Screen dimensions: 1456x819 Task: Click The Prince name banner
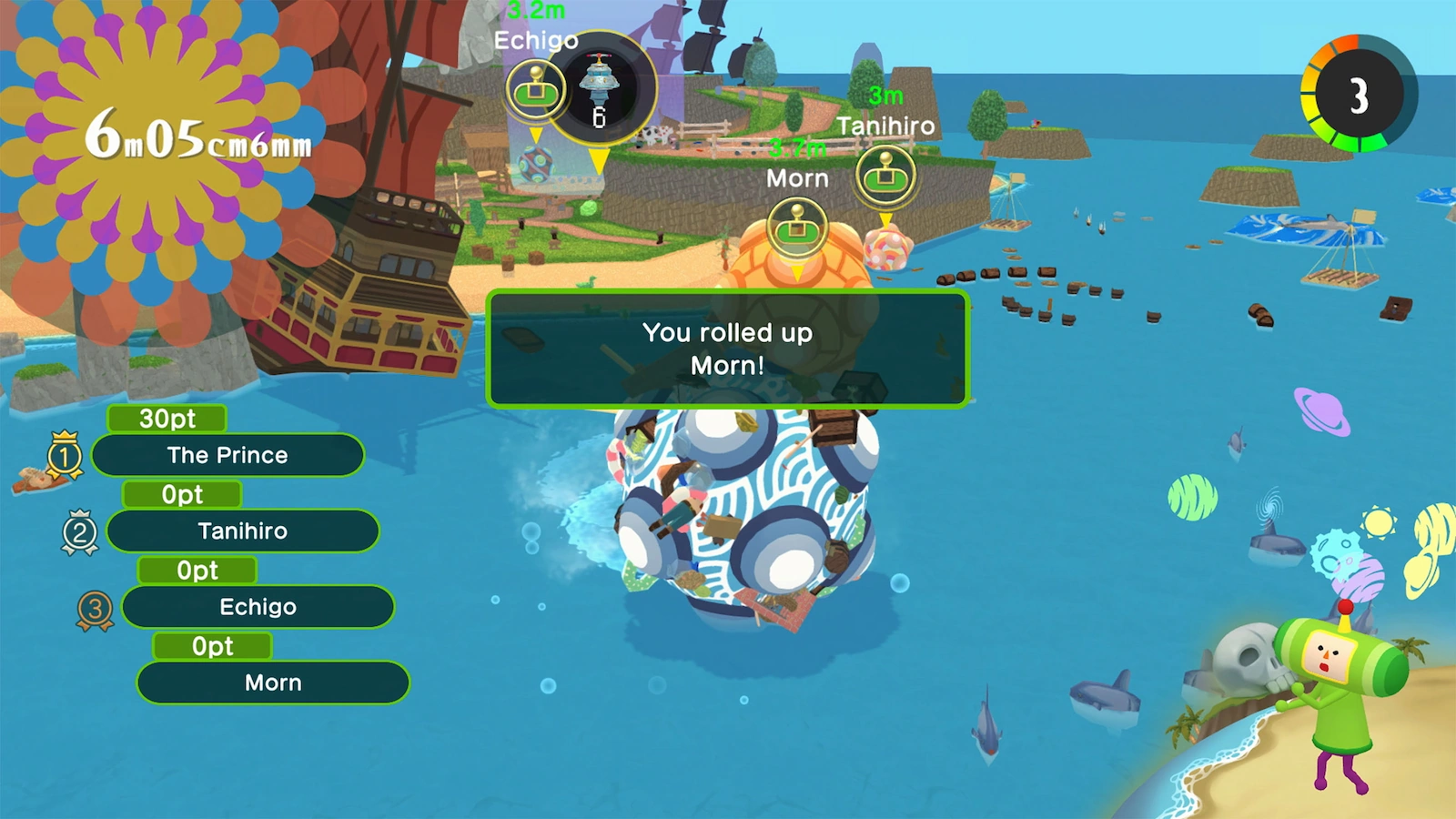coord(227,455)
